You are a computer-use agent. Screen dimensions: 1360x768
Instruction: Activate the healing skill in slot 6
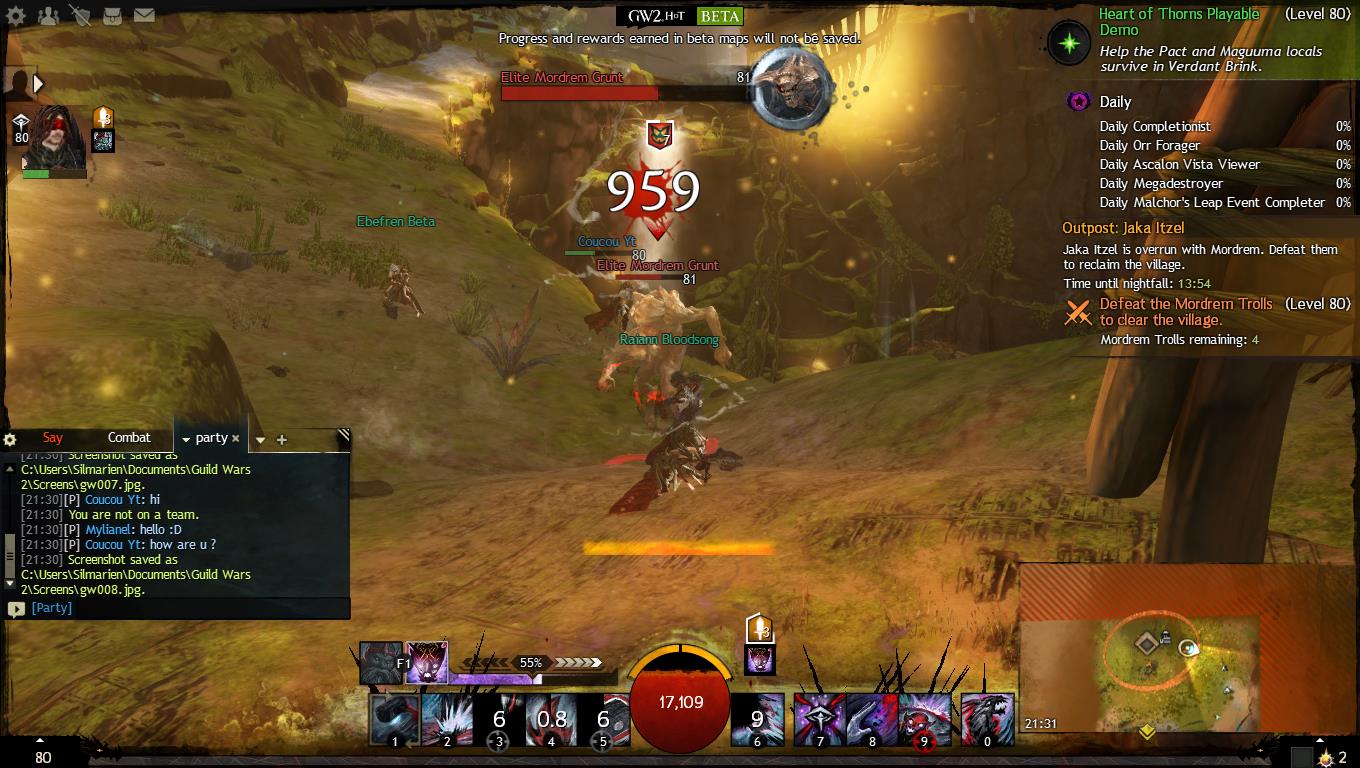pyautogui.click(x=757, y=720)
